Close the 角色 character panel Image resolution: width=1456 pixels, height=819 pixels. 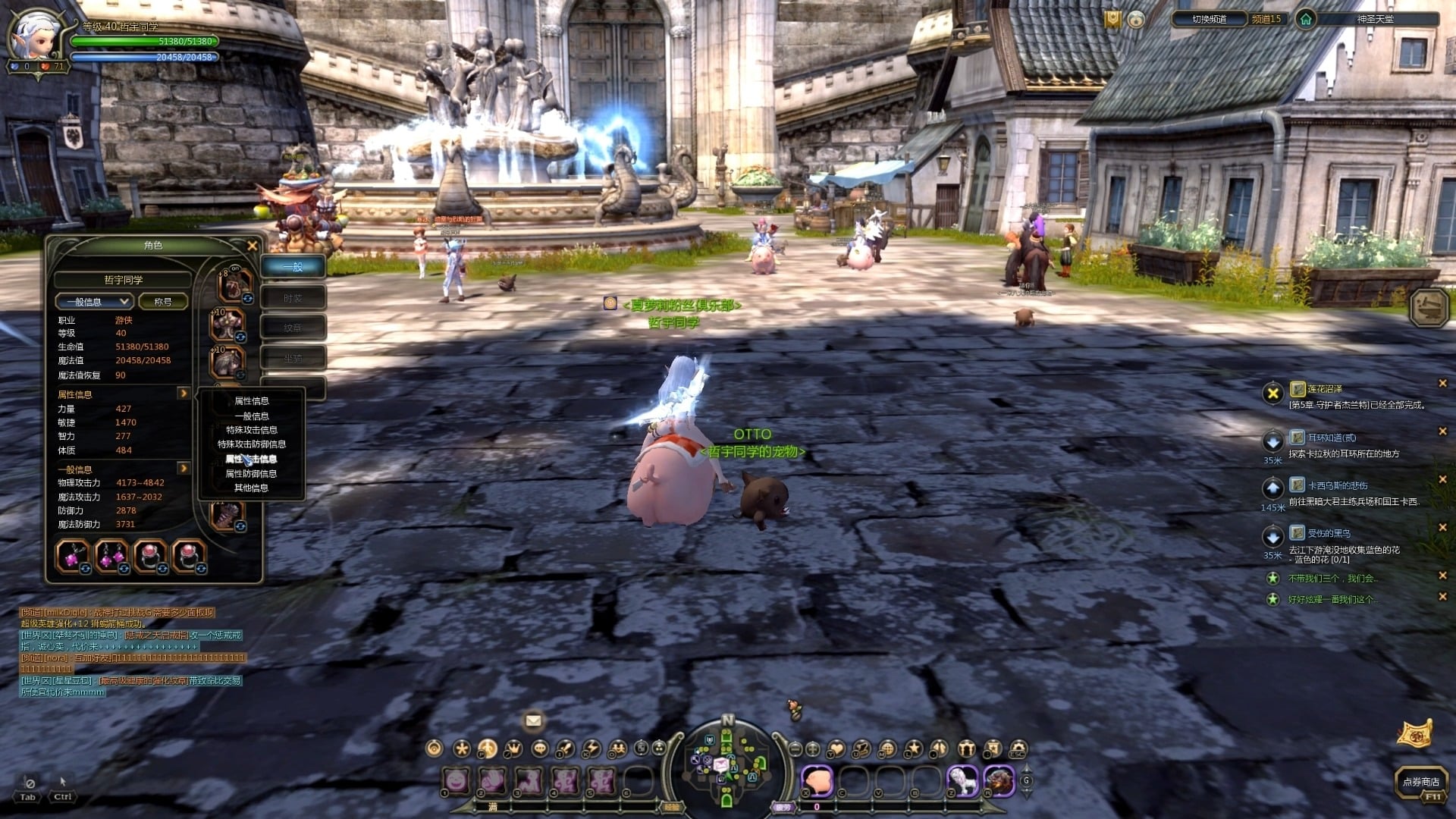(x=253, y=246)
